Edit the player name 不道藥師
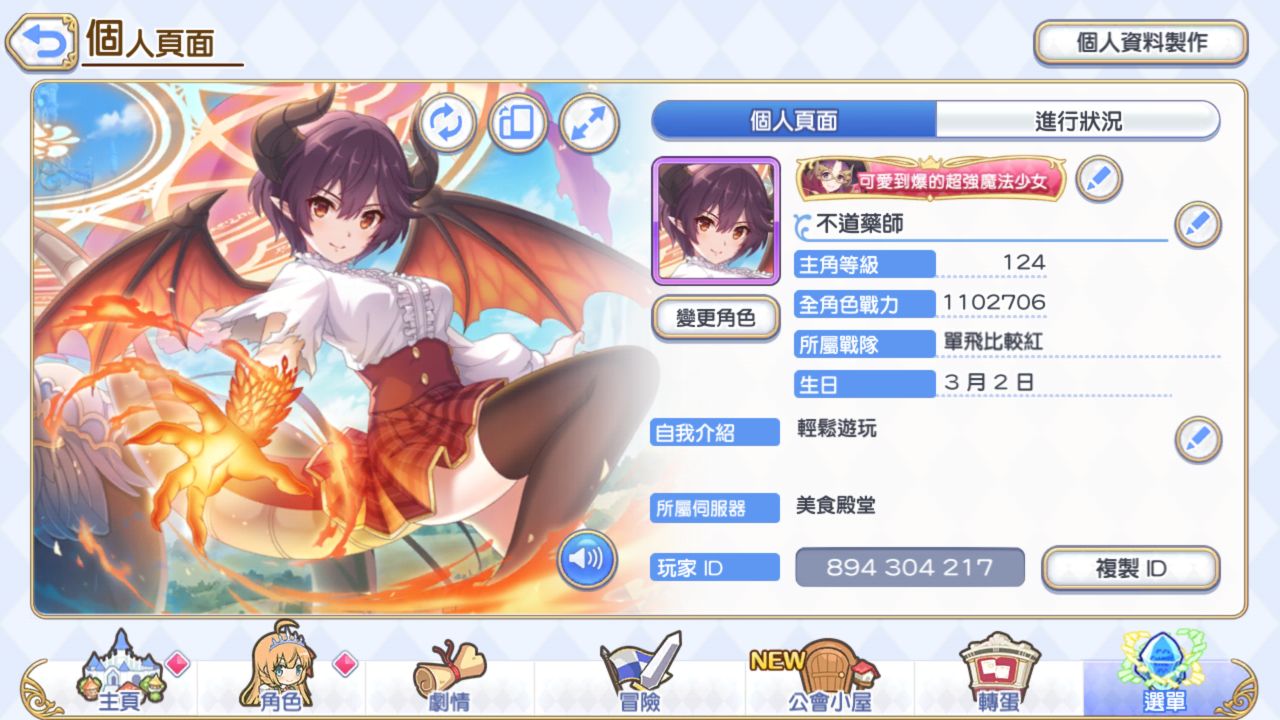Viewport: 1280px width, 720px height. [x=1197, y=224]
